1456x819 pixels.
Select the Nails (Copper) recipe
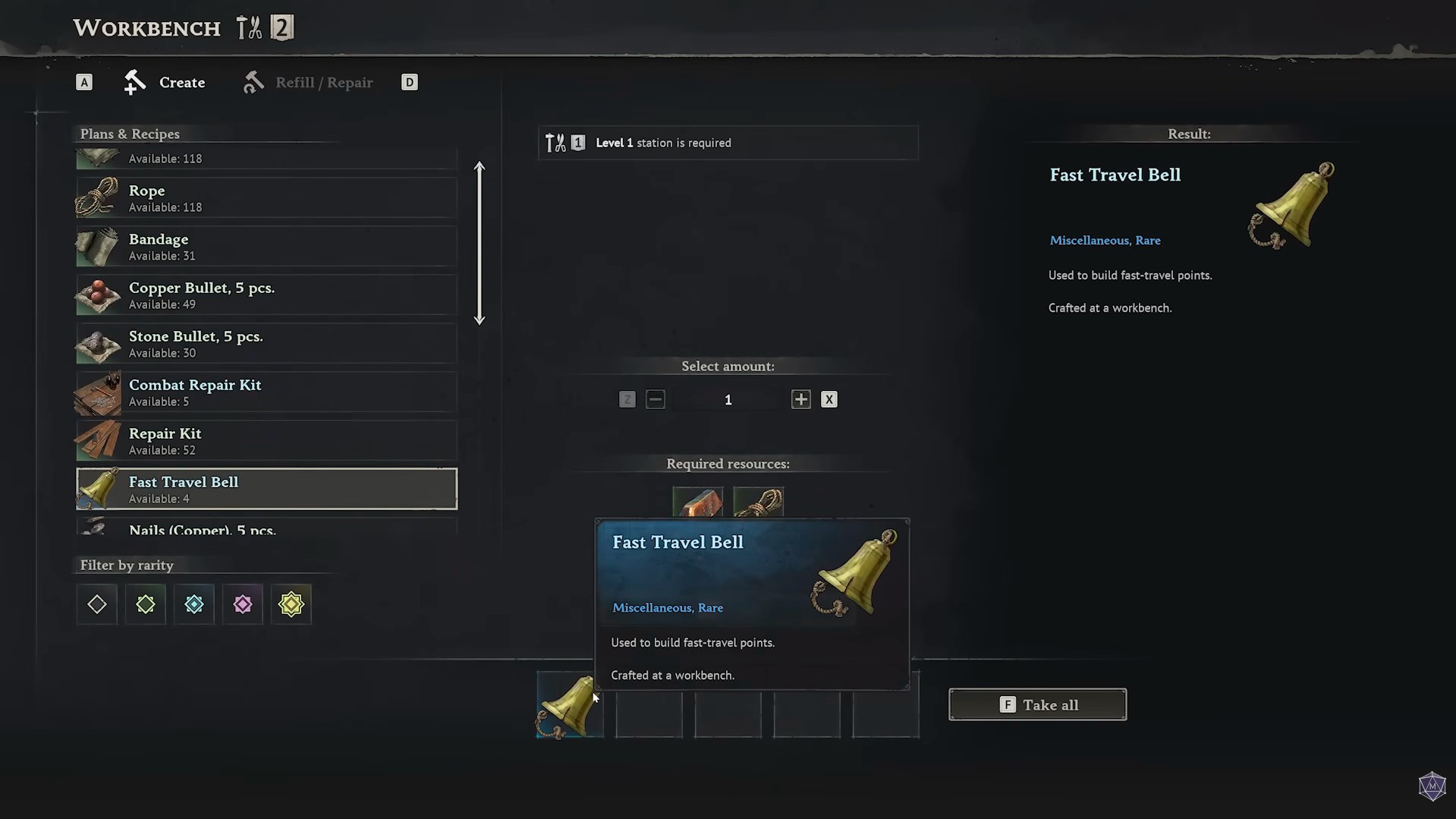click(266, 528)
